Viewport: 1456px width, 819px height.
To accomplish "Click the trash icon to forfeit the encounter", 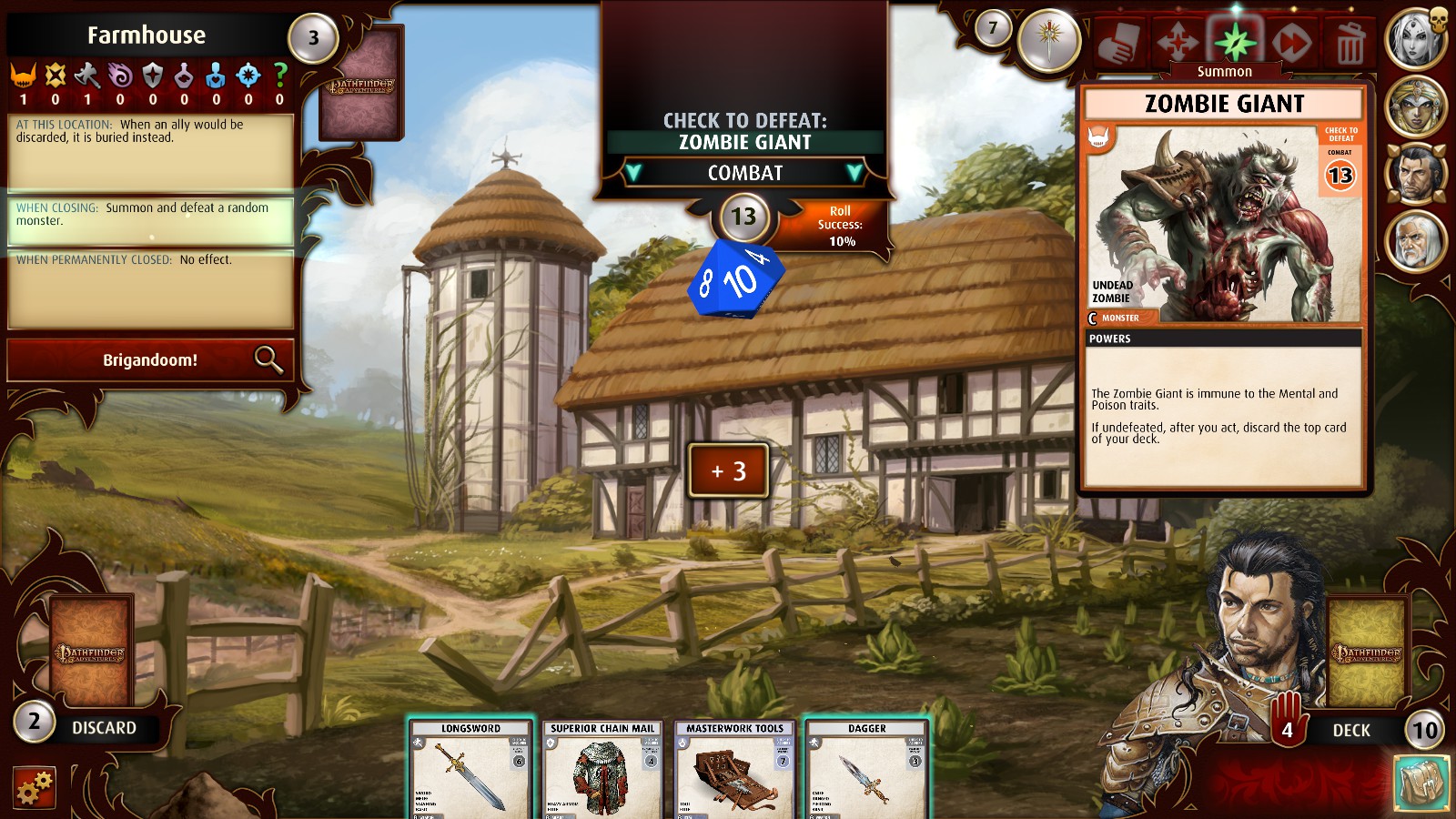I will tap(1350, 42).
